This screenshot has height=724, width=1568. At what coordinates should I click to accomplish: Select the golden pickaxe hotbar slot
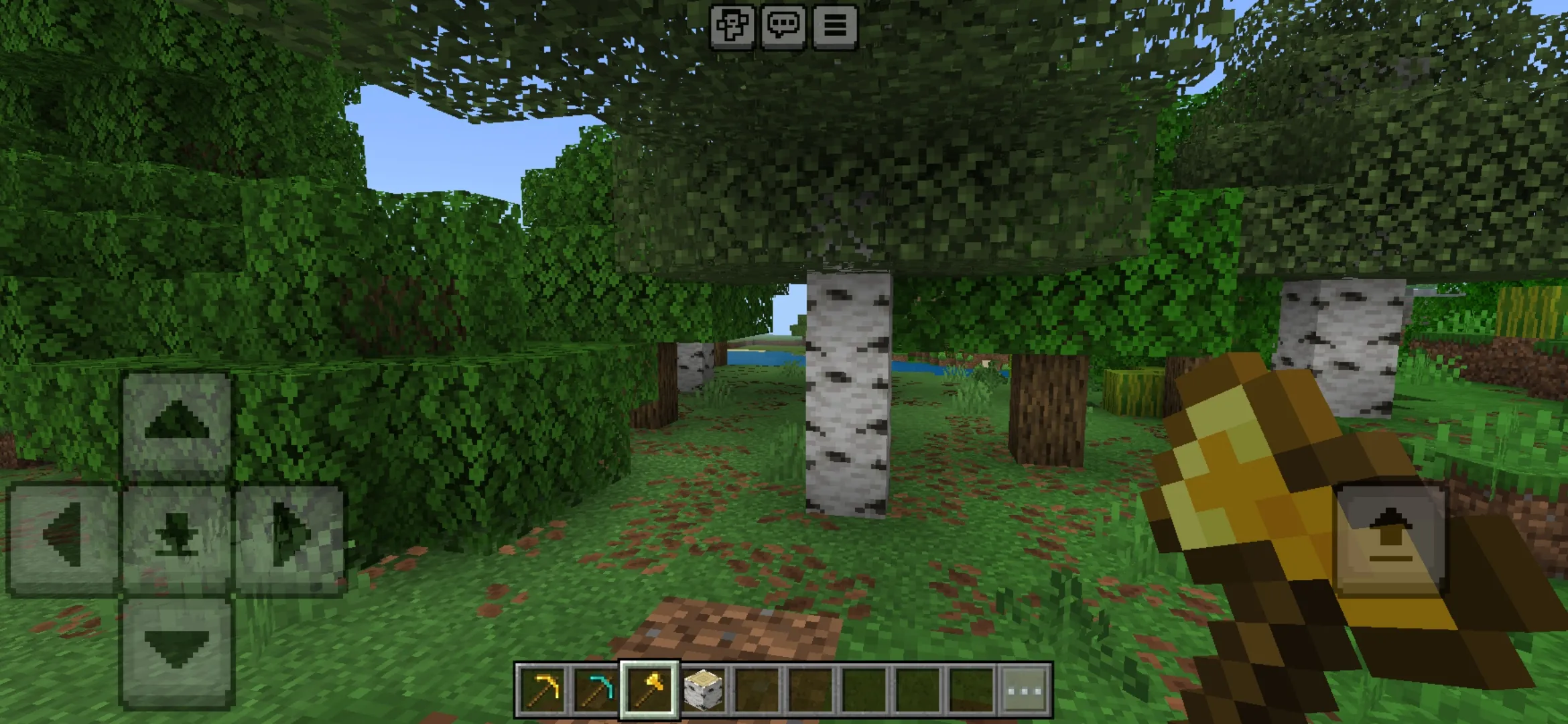click(542, 689)
